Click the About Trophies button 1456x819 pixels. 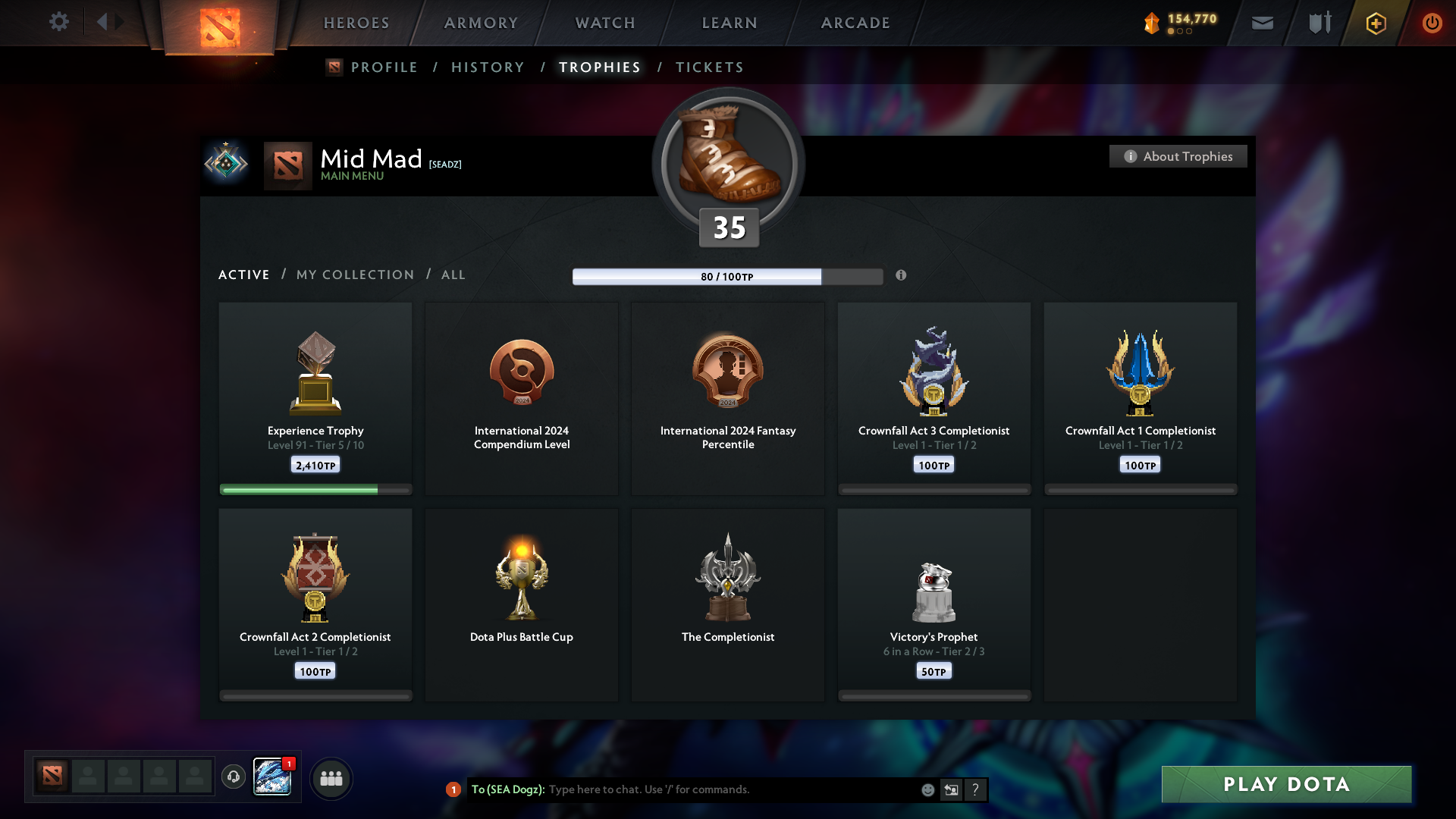1178,156
